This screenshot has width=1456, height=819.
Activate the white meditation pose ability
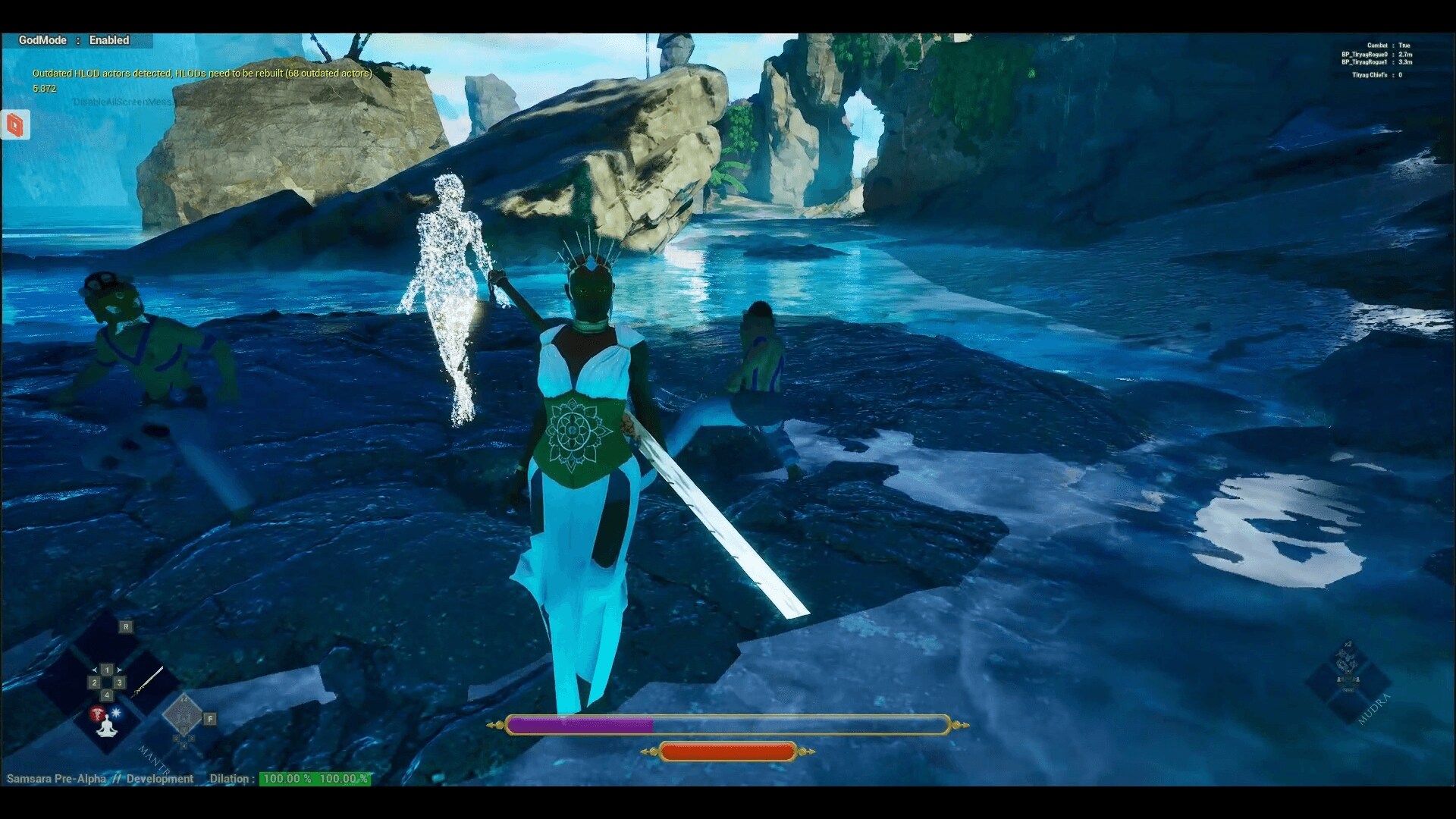point(107,727)
